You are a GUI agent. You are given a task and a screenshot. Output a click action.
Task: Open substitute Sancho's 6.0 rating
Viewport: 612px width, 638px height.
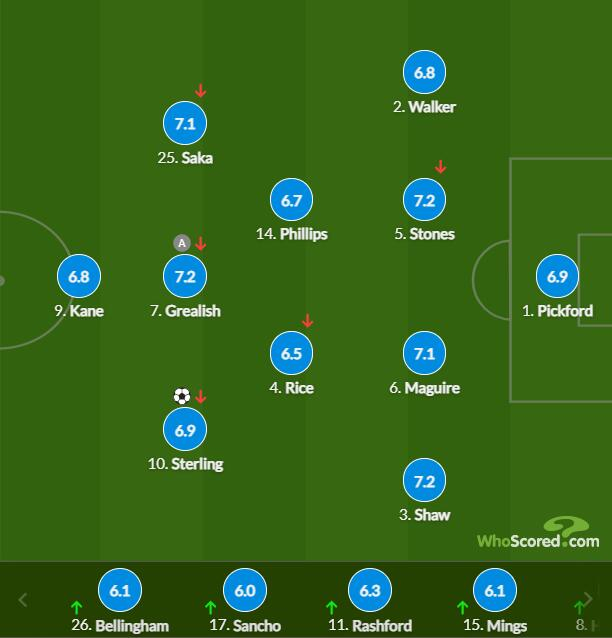click(x=243, y=591)
